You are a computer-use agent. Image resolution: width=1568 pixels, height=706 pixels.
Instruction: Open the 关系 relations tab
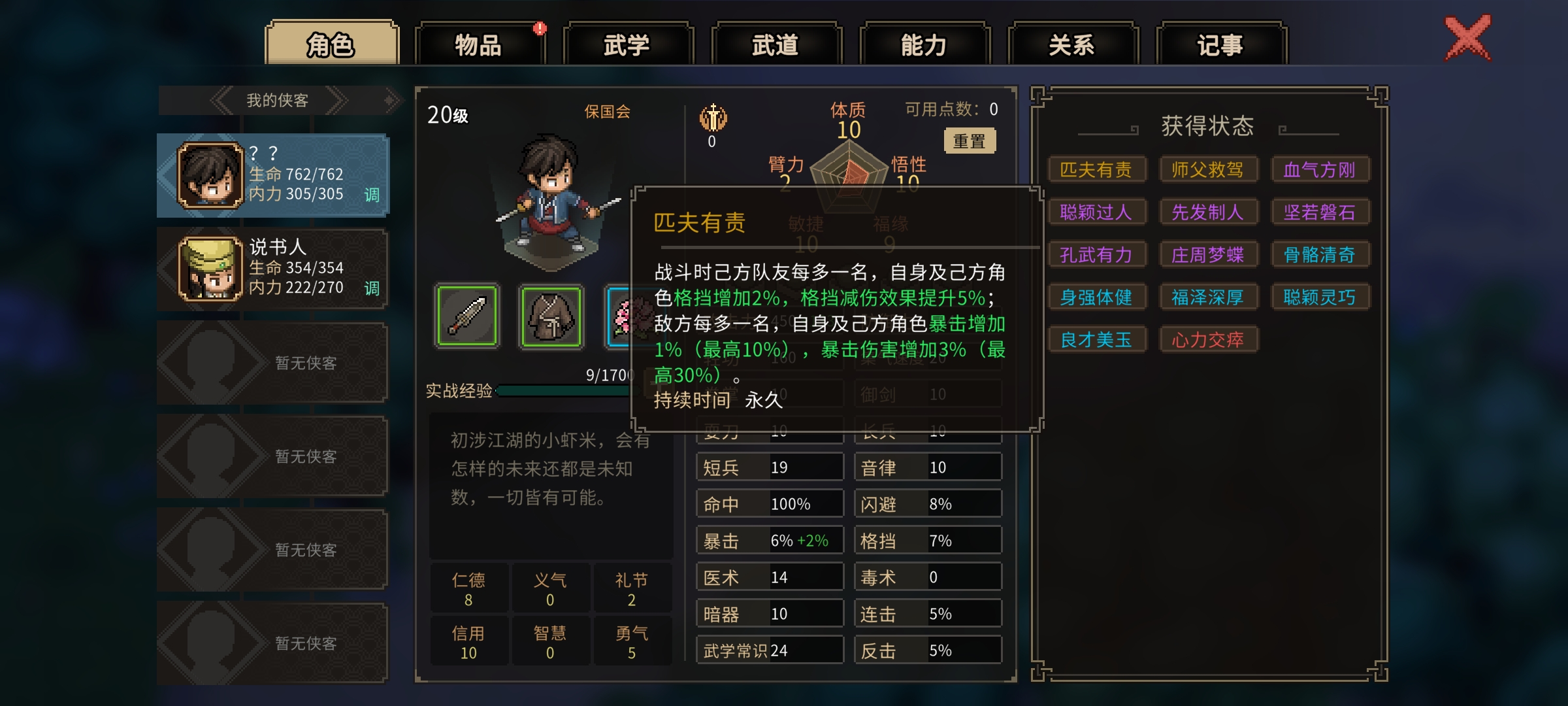pyautogui.click(x=1072, y=44)
